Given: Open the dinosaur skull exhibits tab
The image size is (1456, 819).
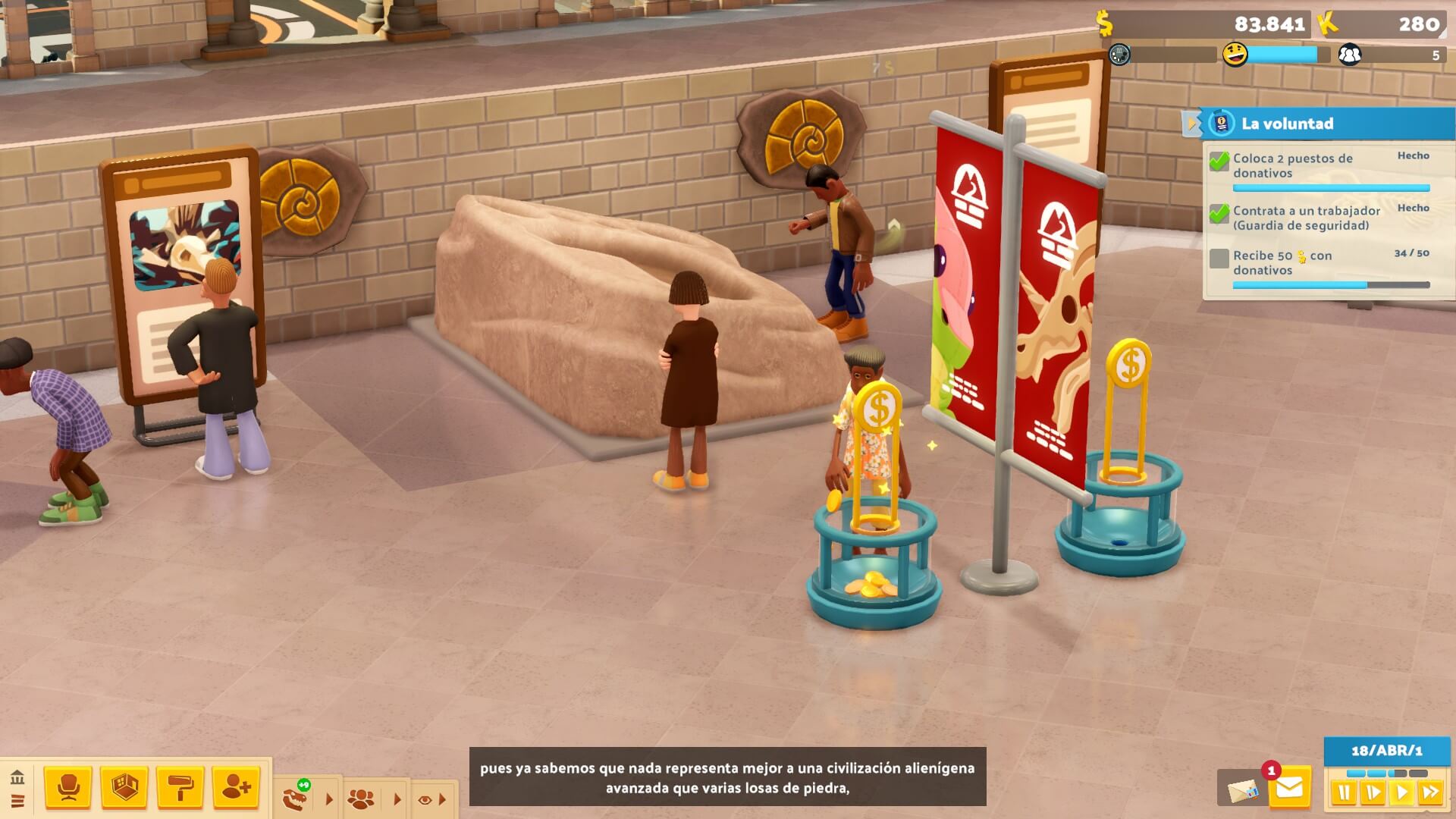Looking at the screenshot, I should [x=295, y=798].
